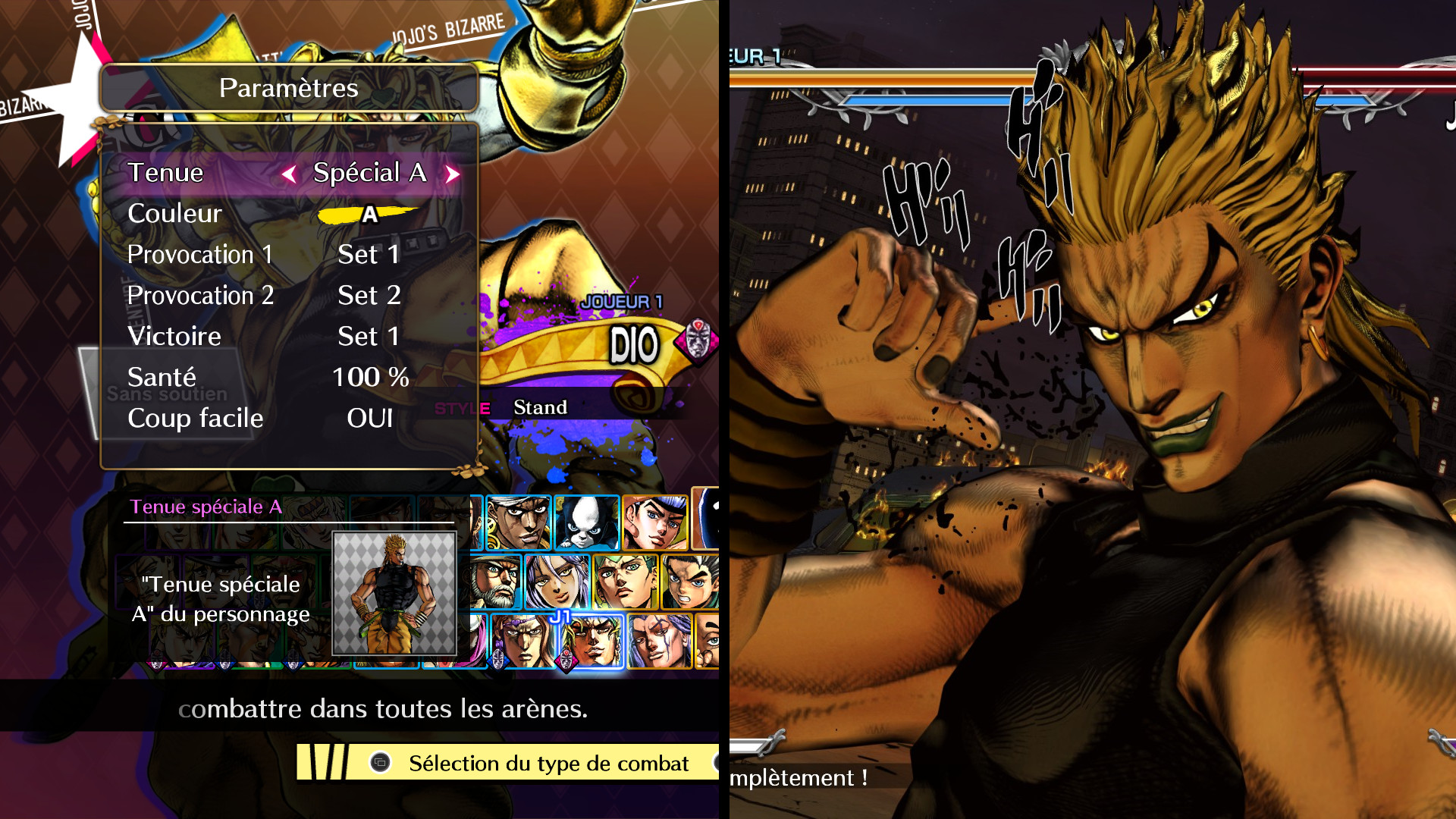Toggle Coup facile to NON
This screenshot has height=819, width=1456.
coord(370,418)
